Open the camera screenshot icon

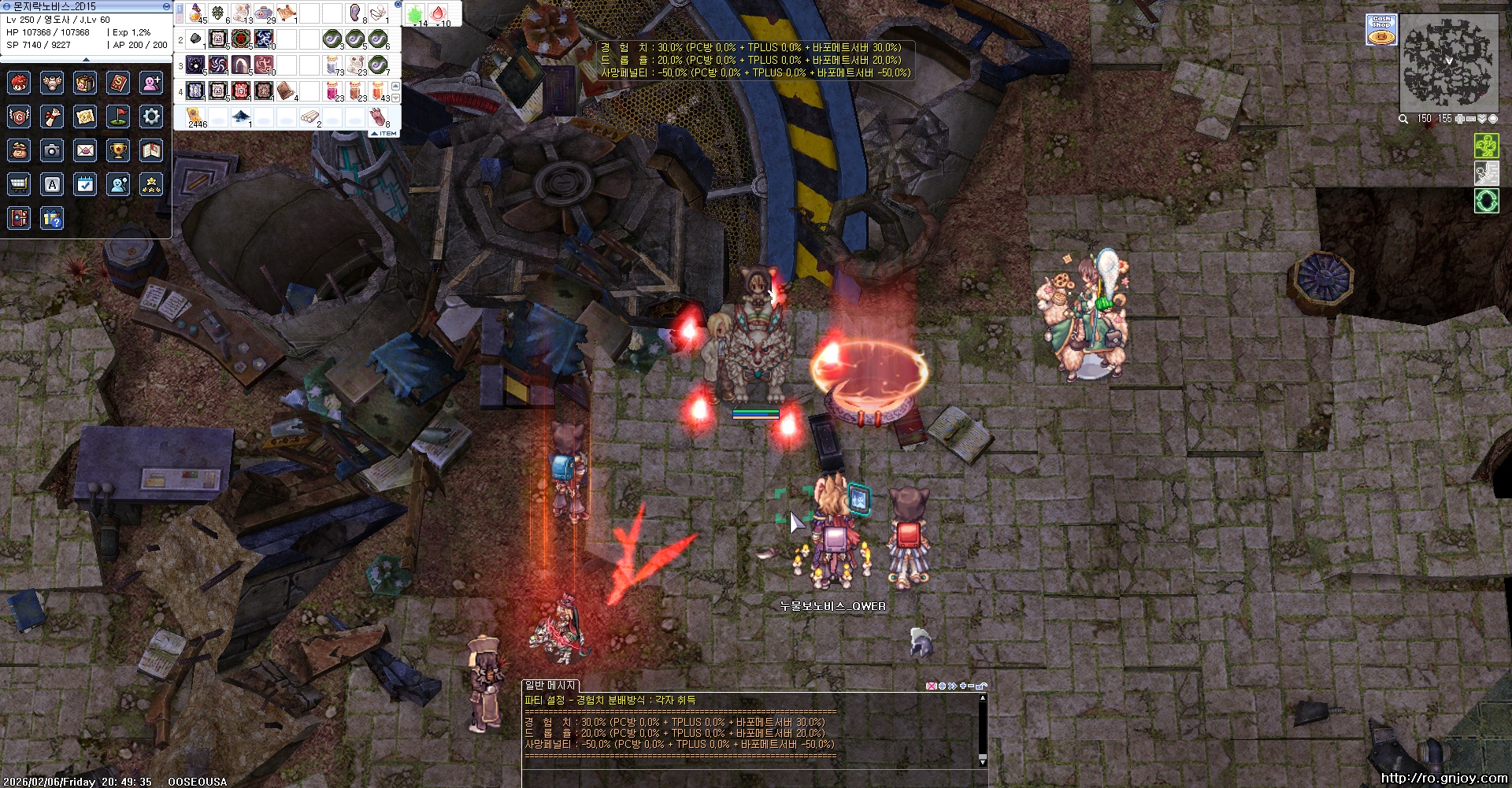(52, 150)
